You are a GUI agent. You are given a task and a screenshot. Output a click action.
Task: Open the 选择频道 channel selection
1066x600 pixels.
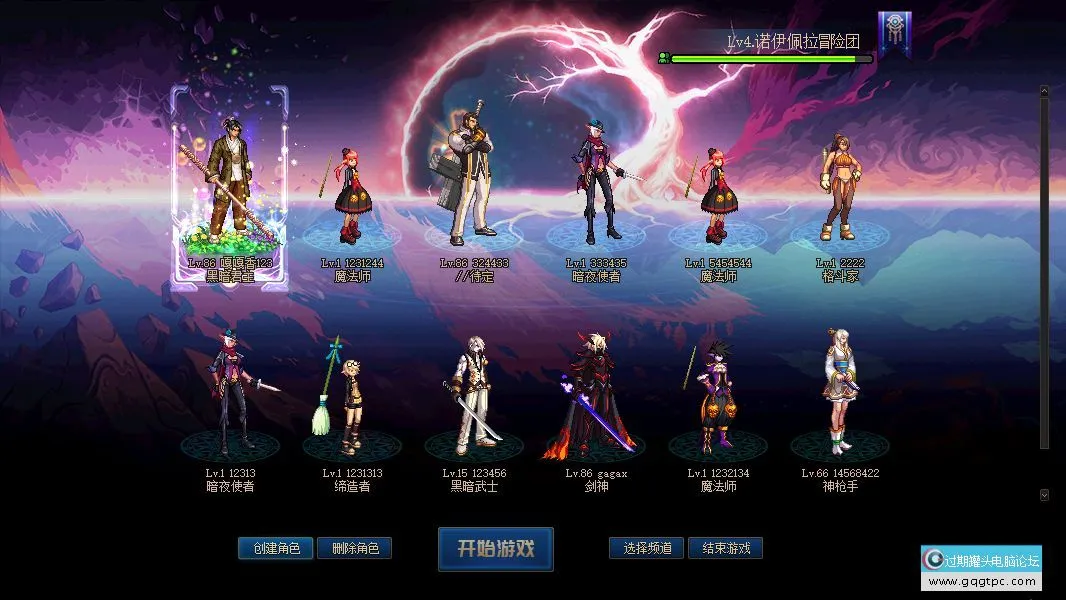(646, 548)
